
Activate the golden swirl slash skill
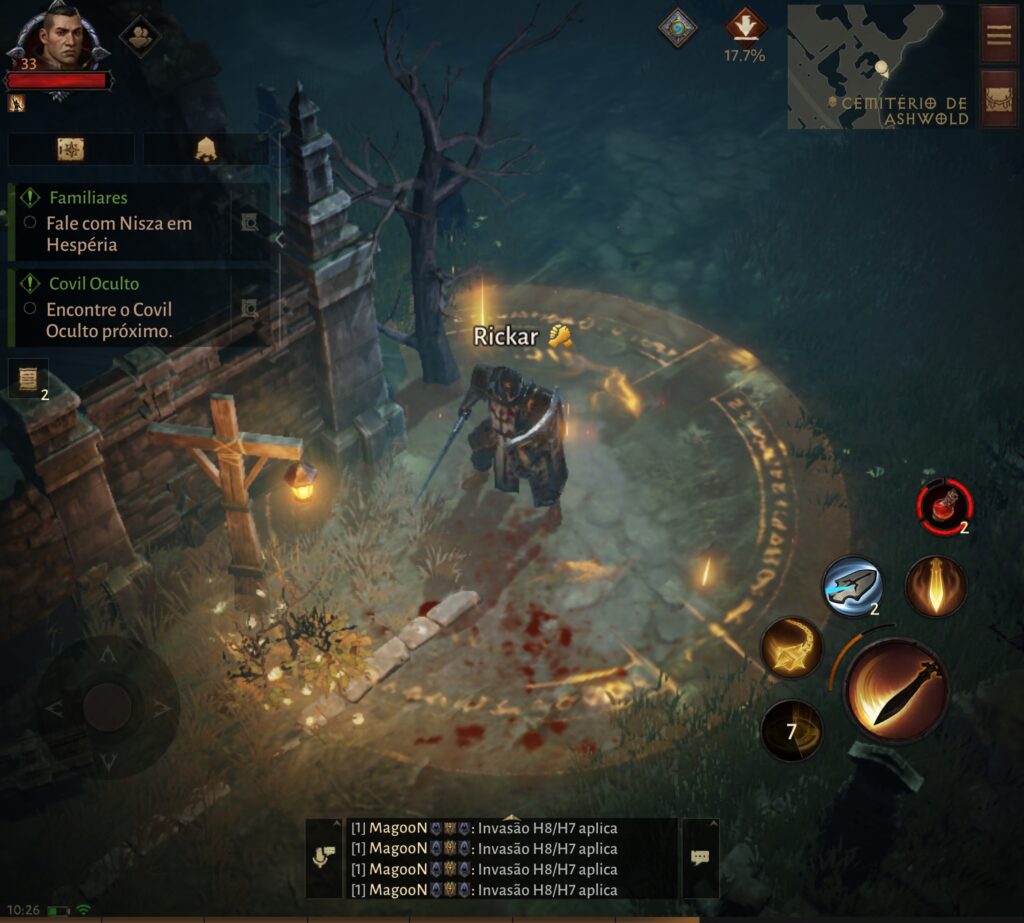click(x=792, y=647)
